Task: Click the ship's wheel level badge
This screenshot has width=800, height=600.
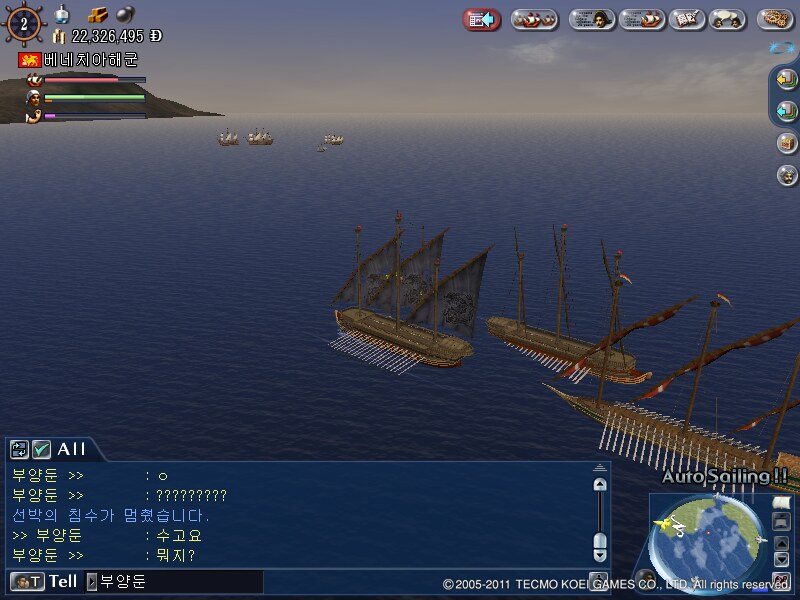Action: (23, 24)
